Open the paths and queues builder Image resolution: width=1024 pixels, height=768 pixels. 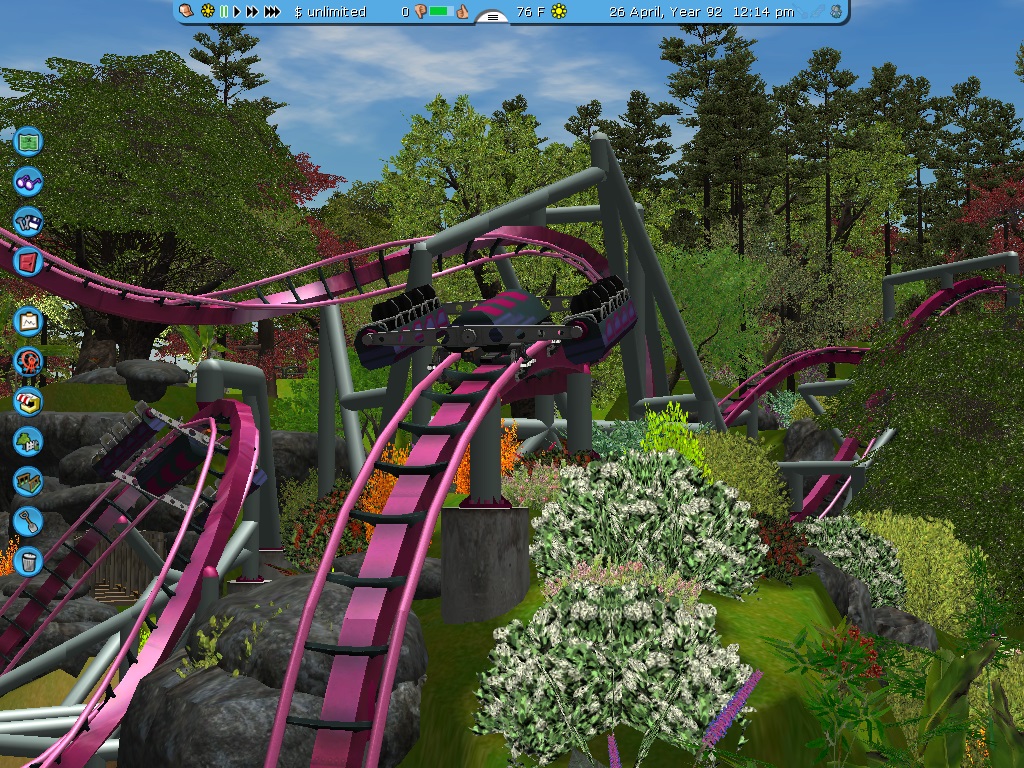coord(29,481)
